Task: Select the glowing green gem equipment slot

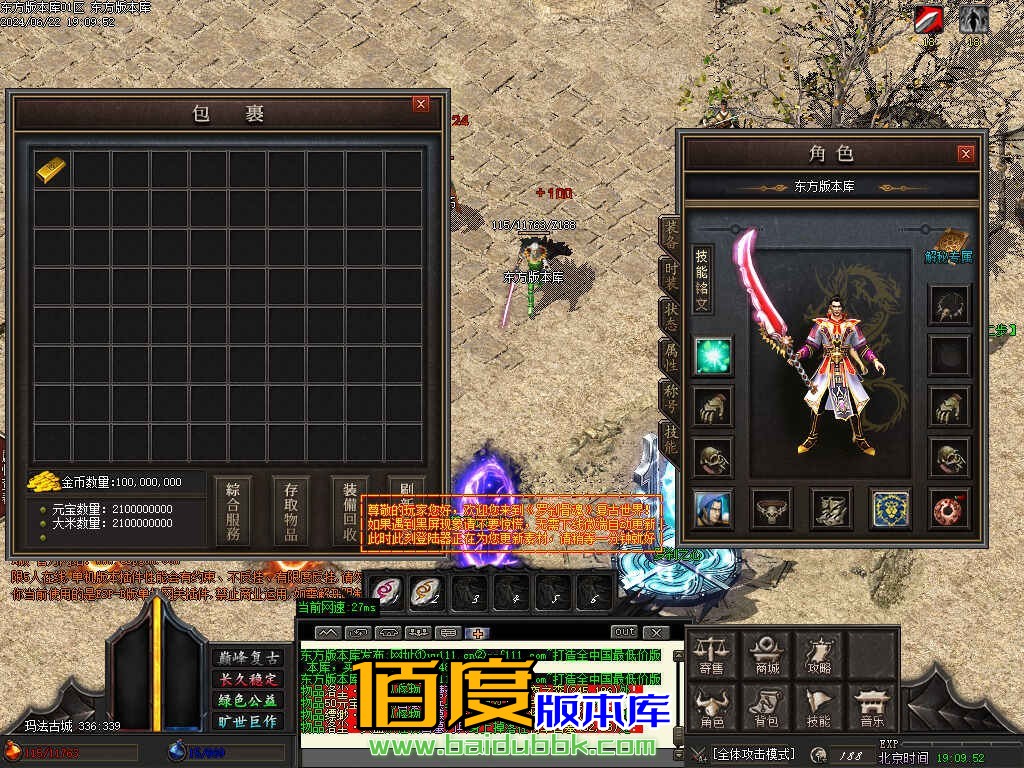Action: (x=713, y=356)
